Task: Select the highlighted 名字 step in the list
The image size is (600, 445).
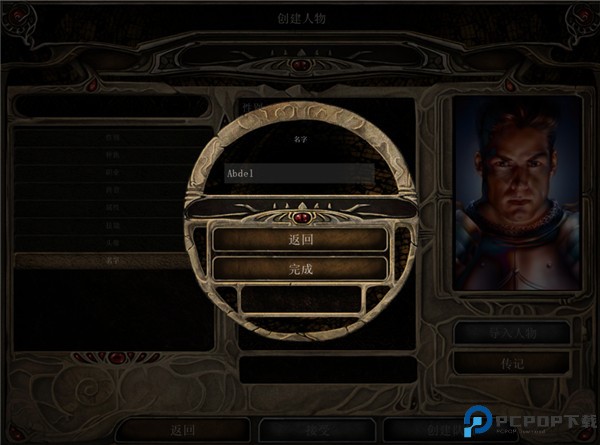Action: click(x=111, y=261)
